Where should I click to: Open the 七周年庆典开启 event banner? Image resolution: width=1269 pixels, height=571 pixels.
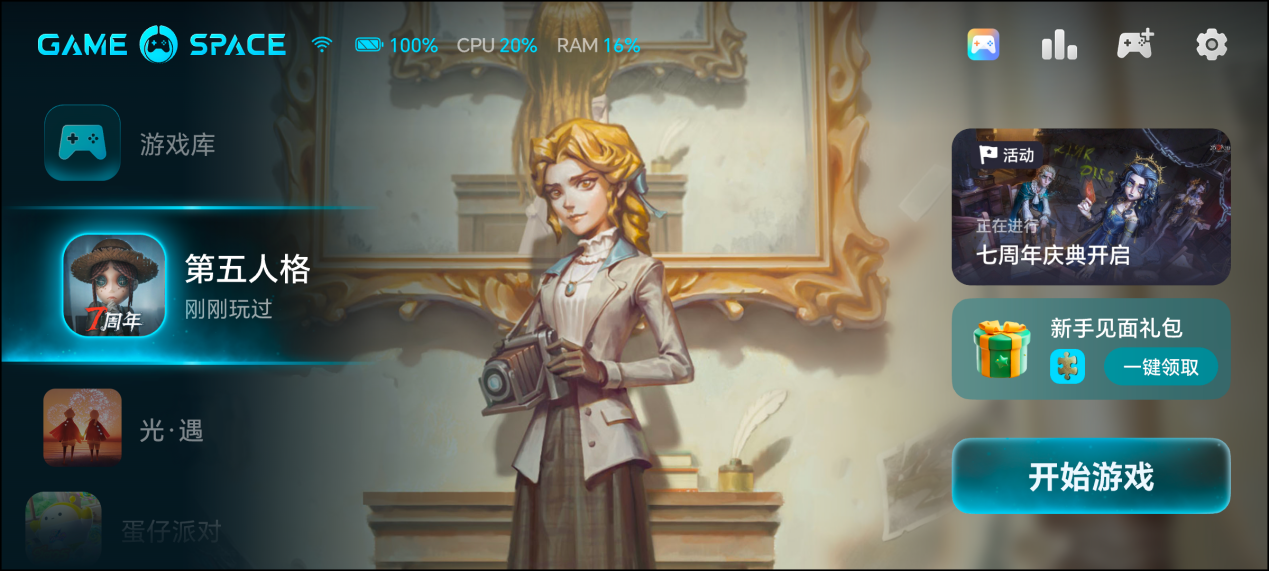tap(1090, 206)
